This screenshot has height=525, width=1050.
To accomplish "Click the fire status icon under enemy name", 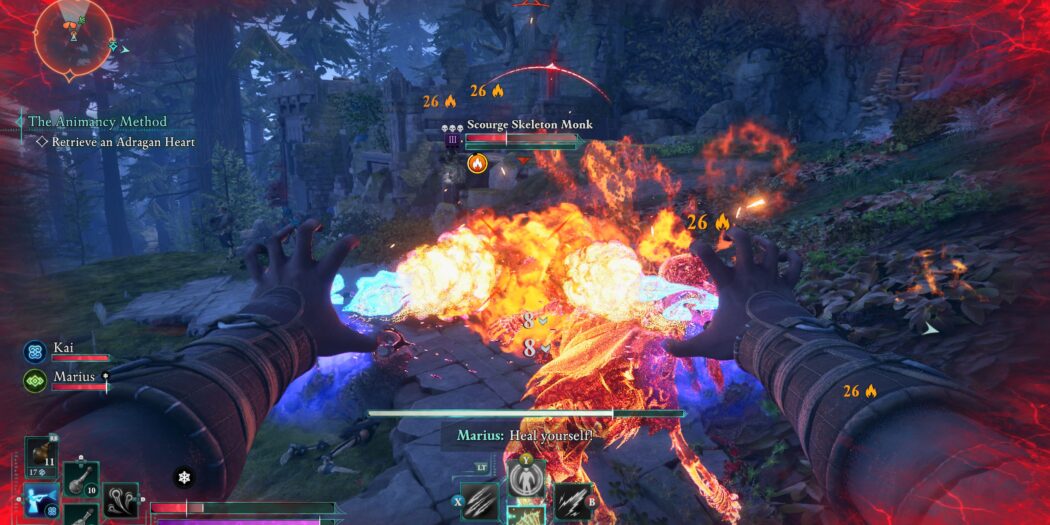I will 477,162.
